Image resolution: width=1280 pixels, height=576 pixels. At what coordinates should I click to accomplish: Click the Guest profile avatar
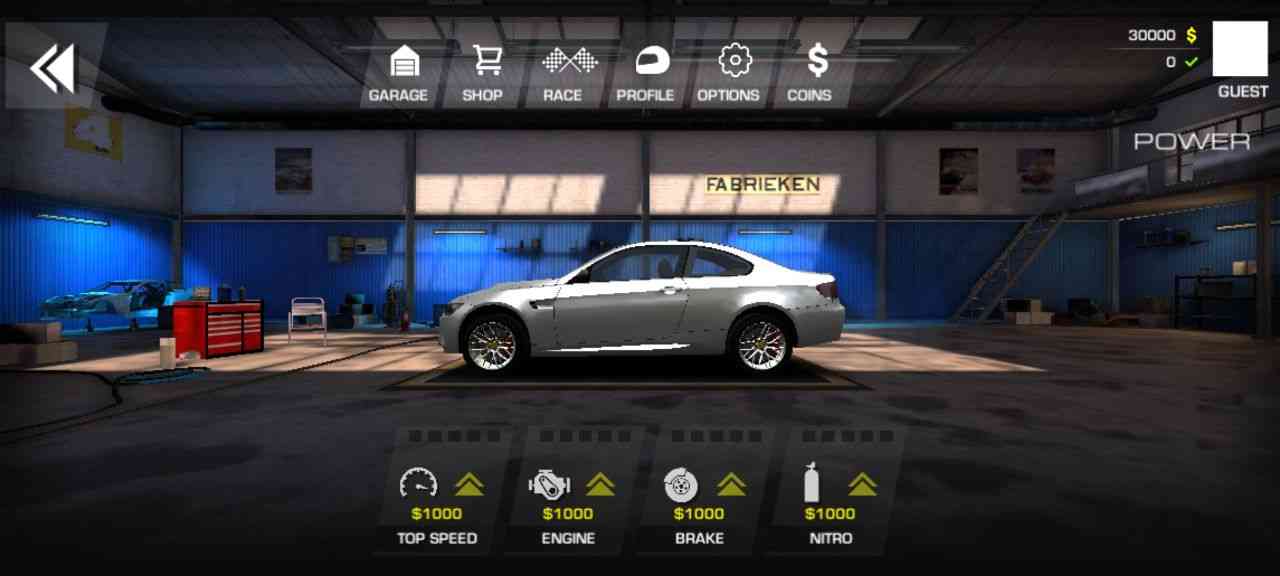click(1239, 49)
